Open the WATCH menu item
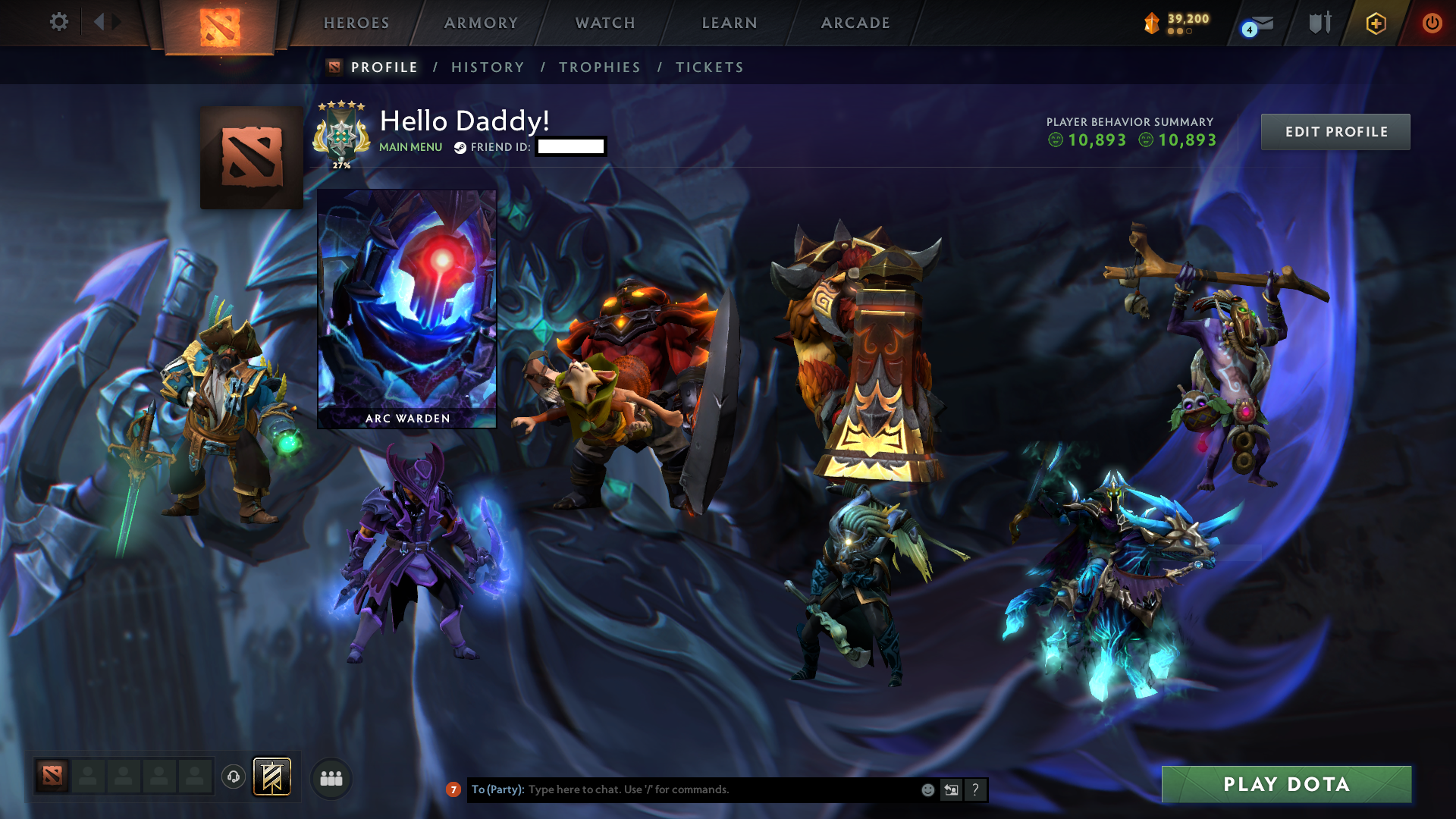 [604, 23]
